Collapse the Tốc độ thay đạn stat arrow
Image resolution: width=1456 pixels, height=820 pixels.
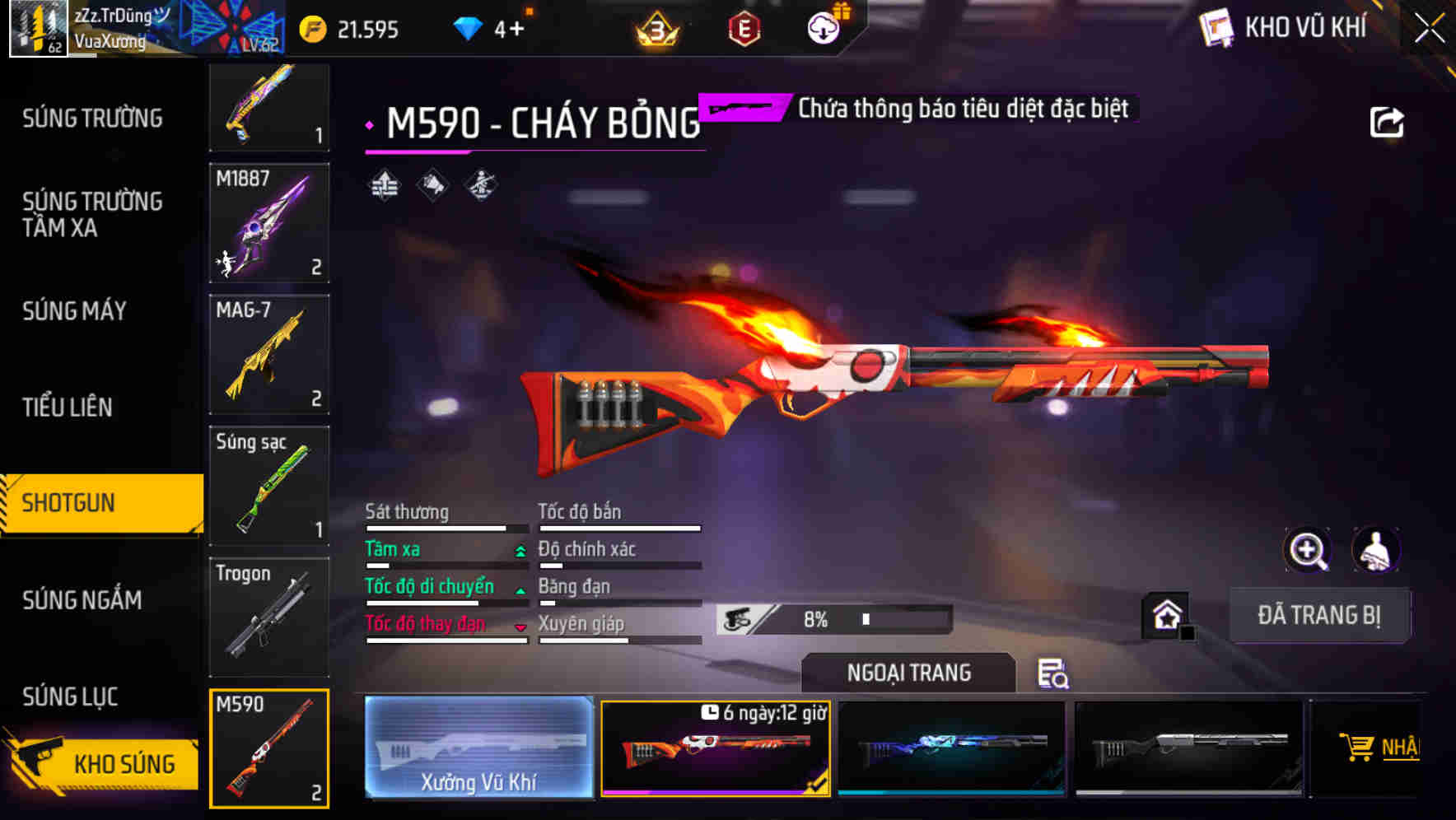pos(519,626)
